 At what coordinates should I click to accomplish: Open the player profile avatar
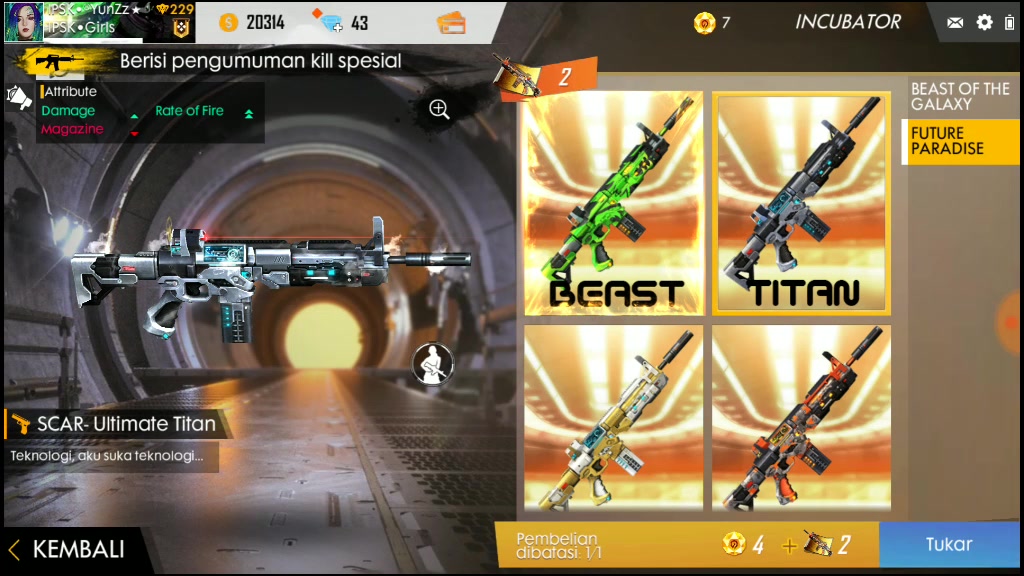click(x=24, y=22)
